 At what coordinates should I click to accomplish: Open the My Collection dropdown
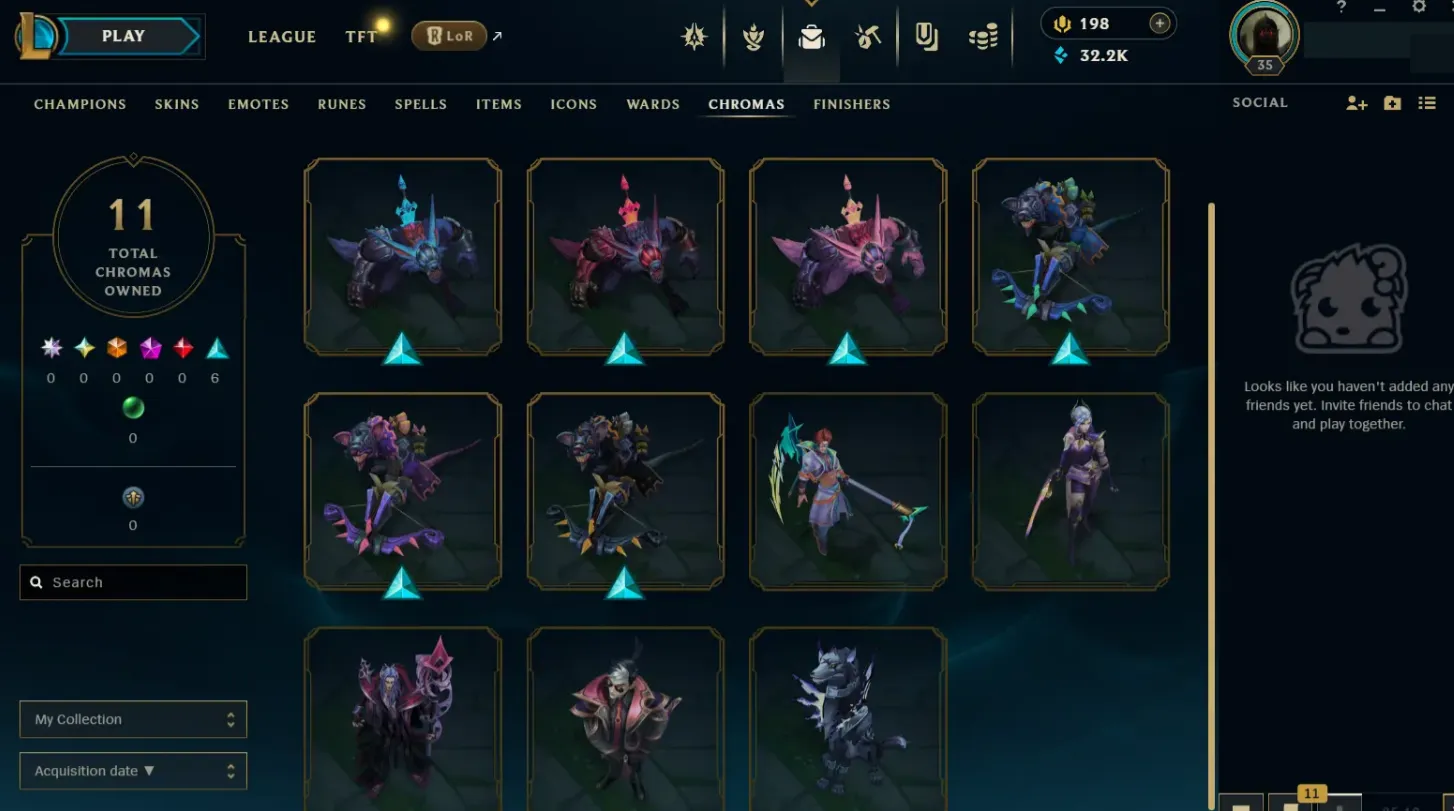[133, 719]
